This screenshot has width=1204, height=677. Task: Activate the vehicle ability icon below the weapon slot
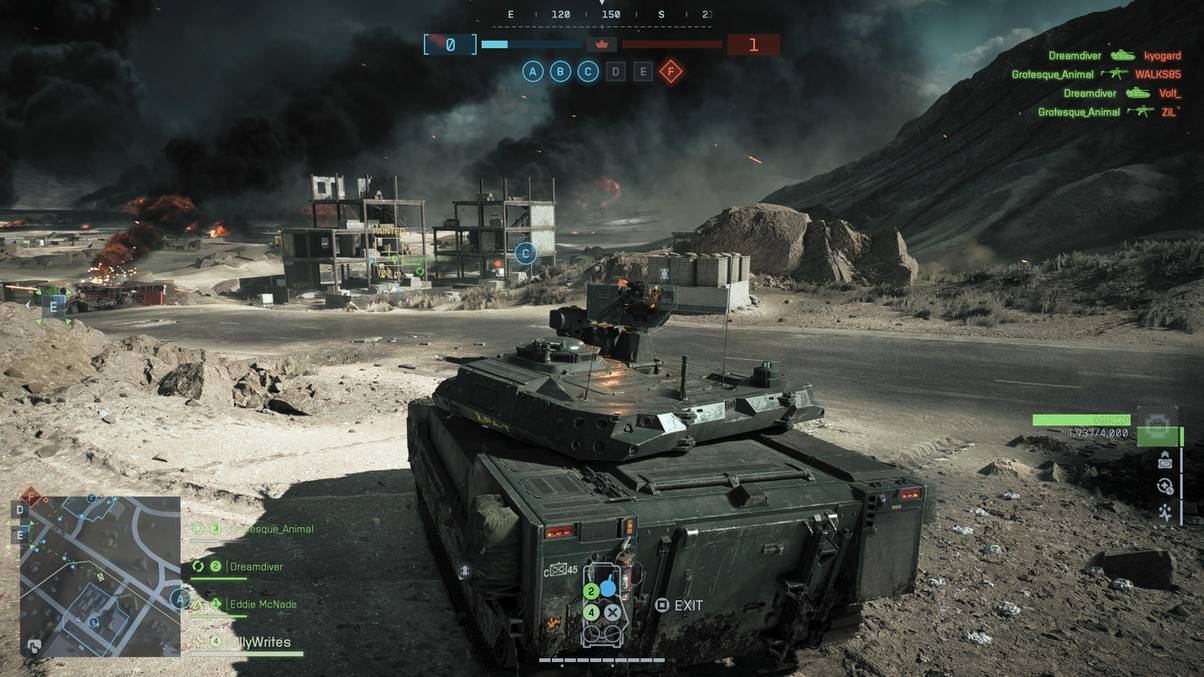click(x=1165, y=460)
